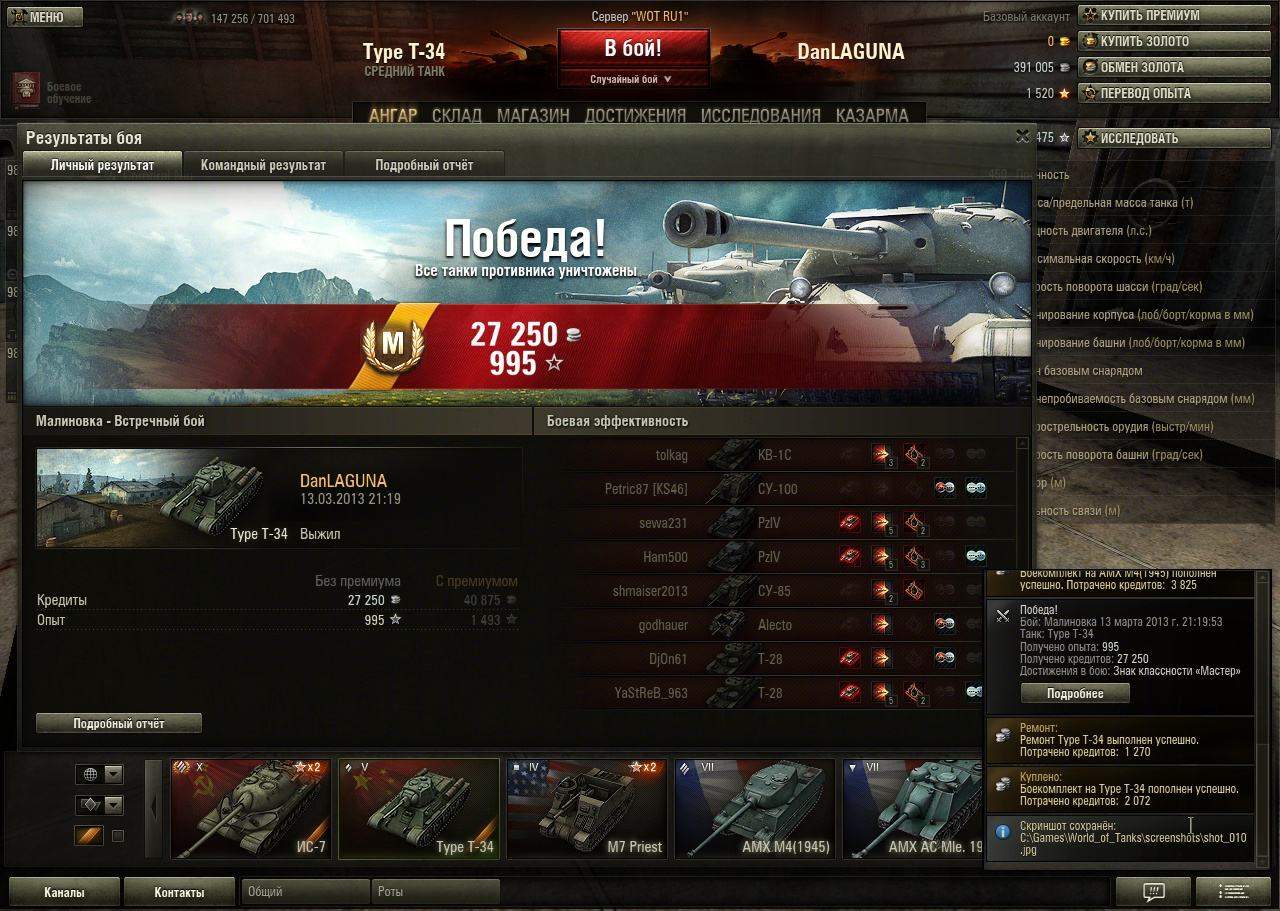The image size is (1280, 911).
Task: Switch to the Командный результат tab
Action: click(263, 165)
